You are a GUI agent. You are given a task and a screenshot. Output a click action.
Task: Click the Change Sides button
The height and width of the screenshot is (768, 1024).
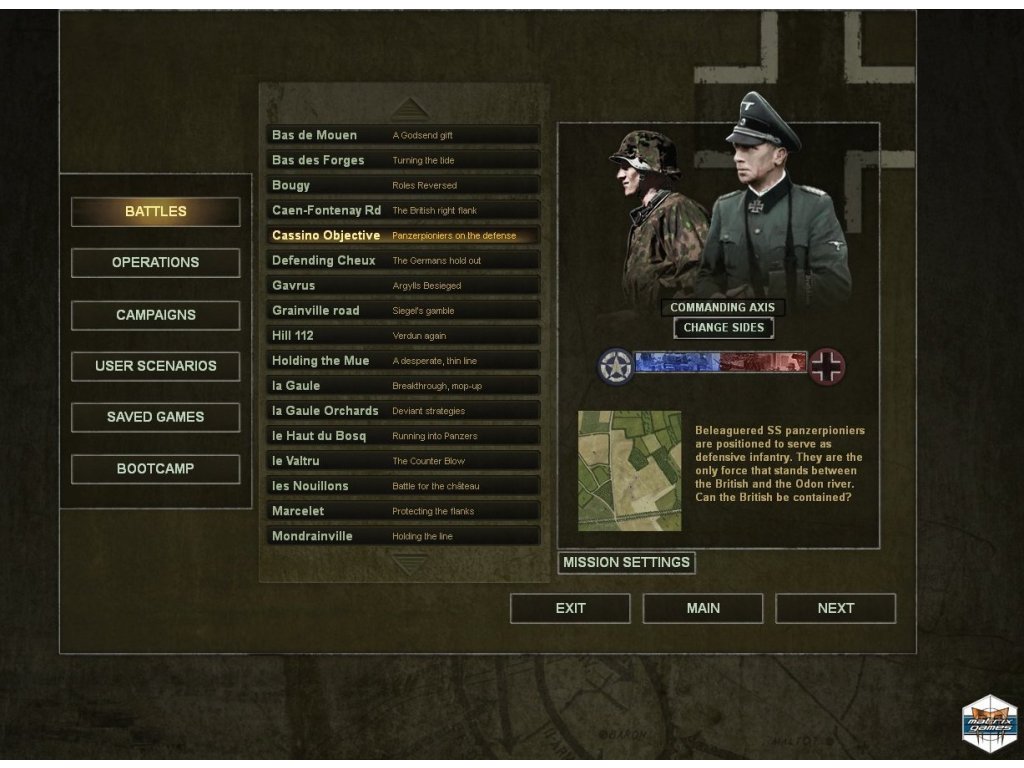723,328
